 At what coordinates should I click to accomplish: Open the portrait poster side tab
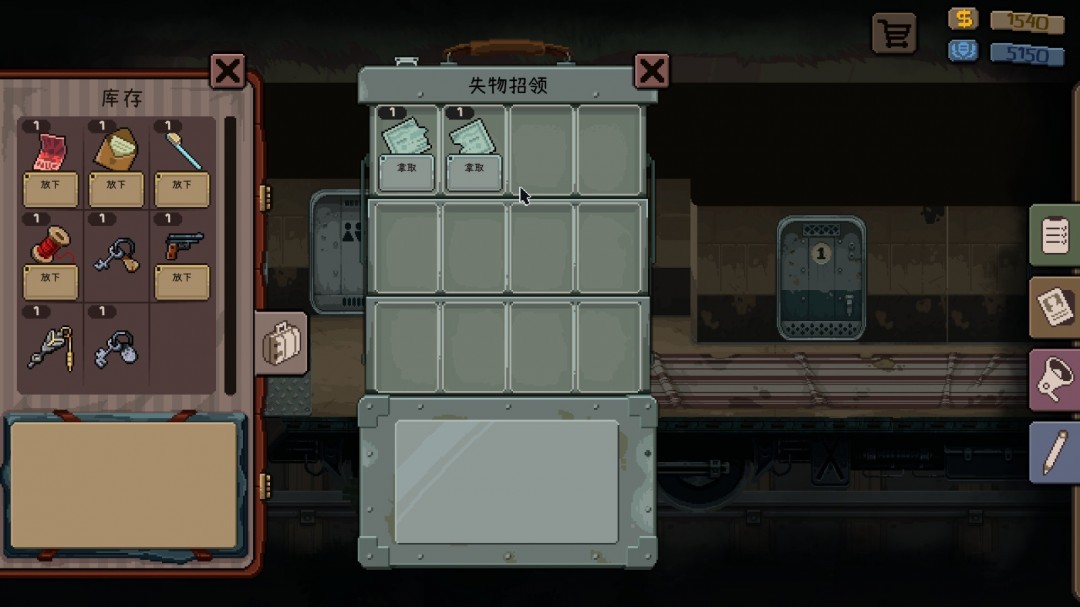(x=1055, y=308)
